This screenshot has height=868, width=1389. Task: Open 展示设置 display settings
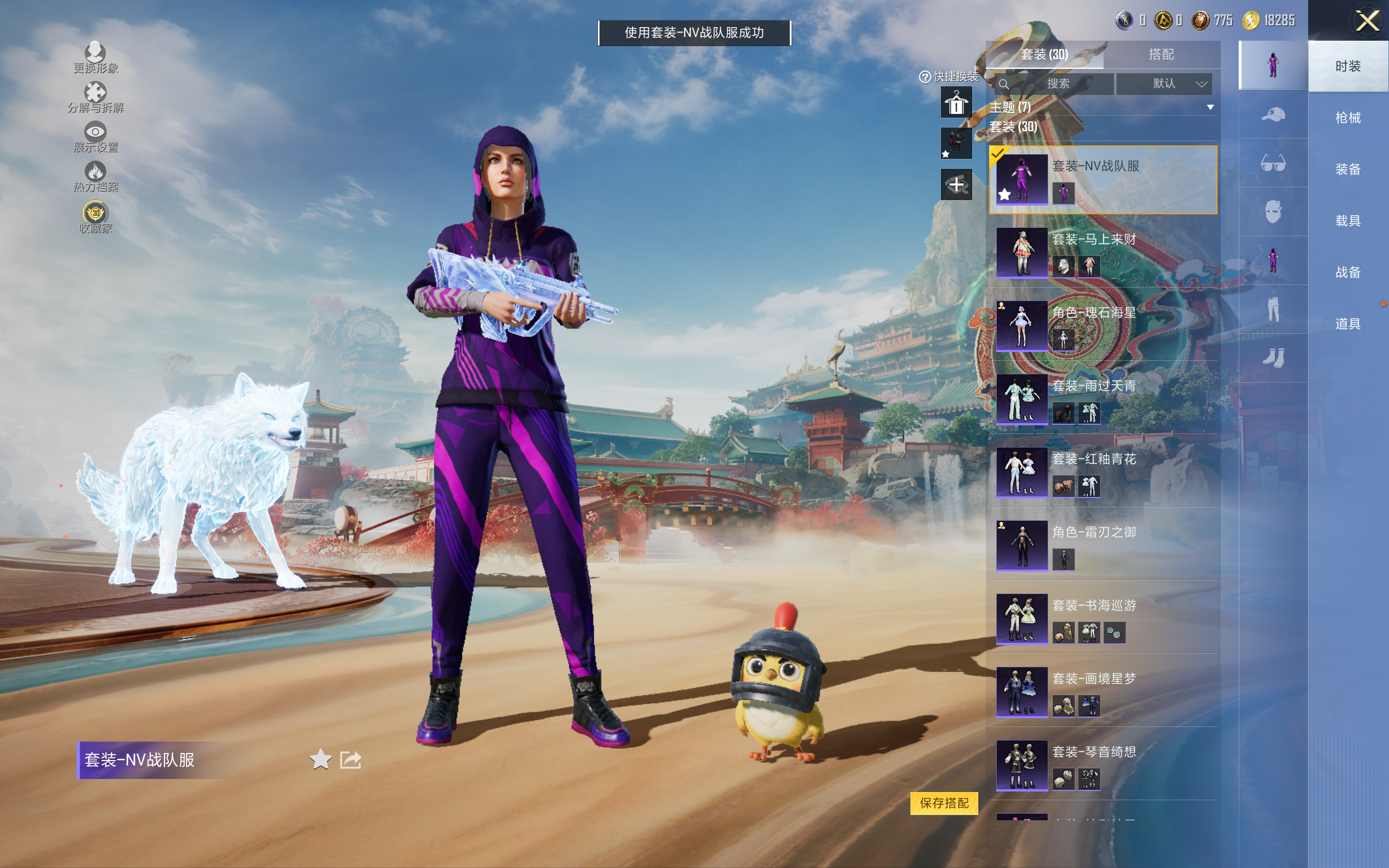95,137
